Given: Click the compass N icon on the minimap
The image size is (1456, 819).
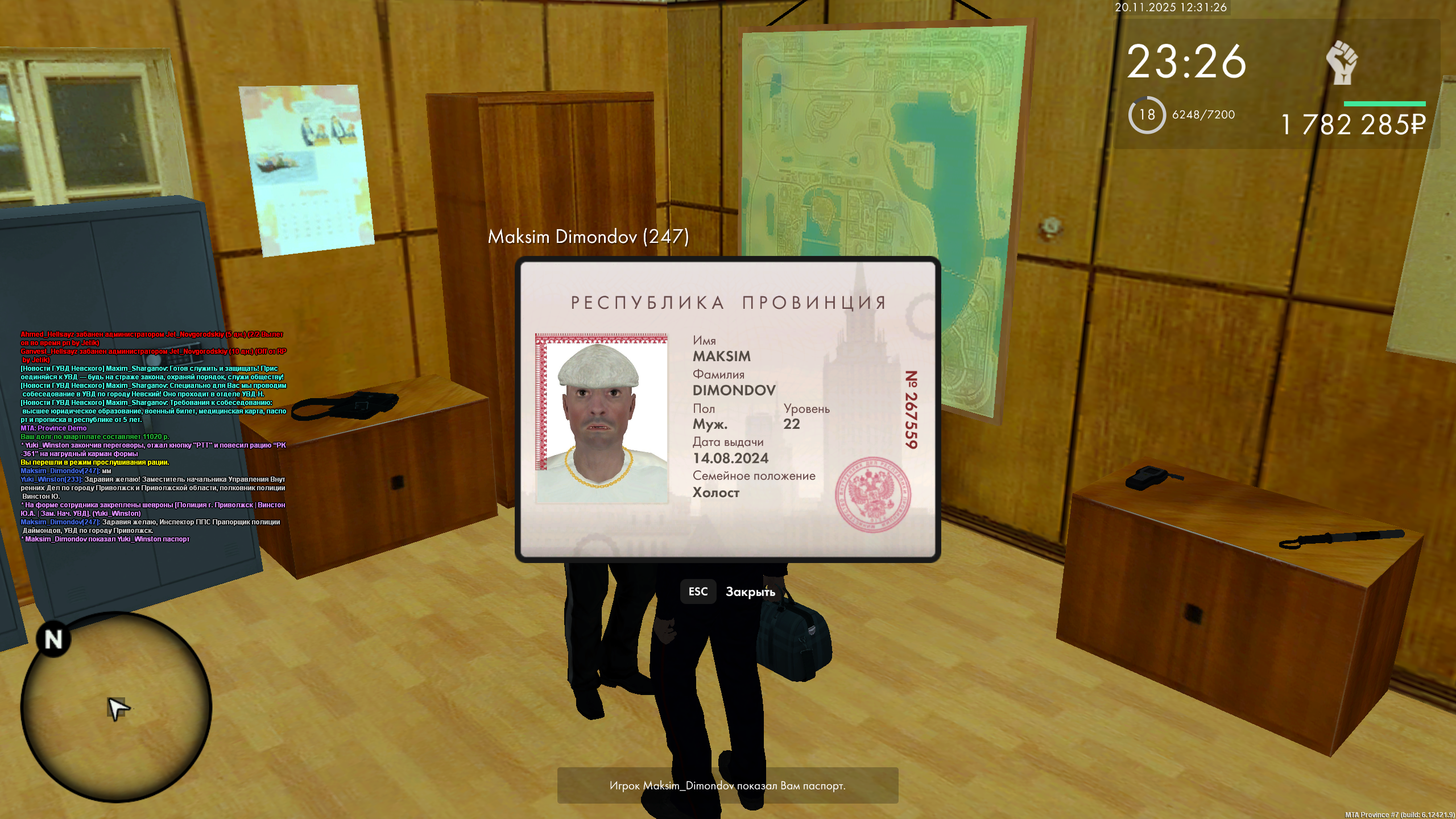Looking at the screenshot, I should click(54, 640).
